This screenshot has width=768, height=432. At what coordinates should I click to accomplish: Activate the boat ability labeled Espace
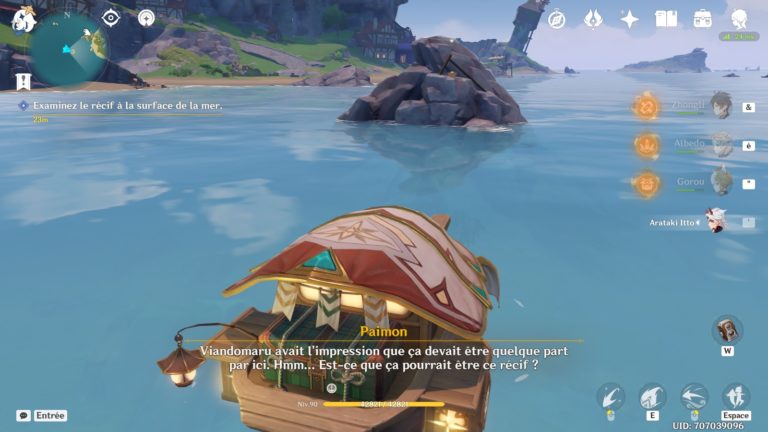click(x=736, y=397)
